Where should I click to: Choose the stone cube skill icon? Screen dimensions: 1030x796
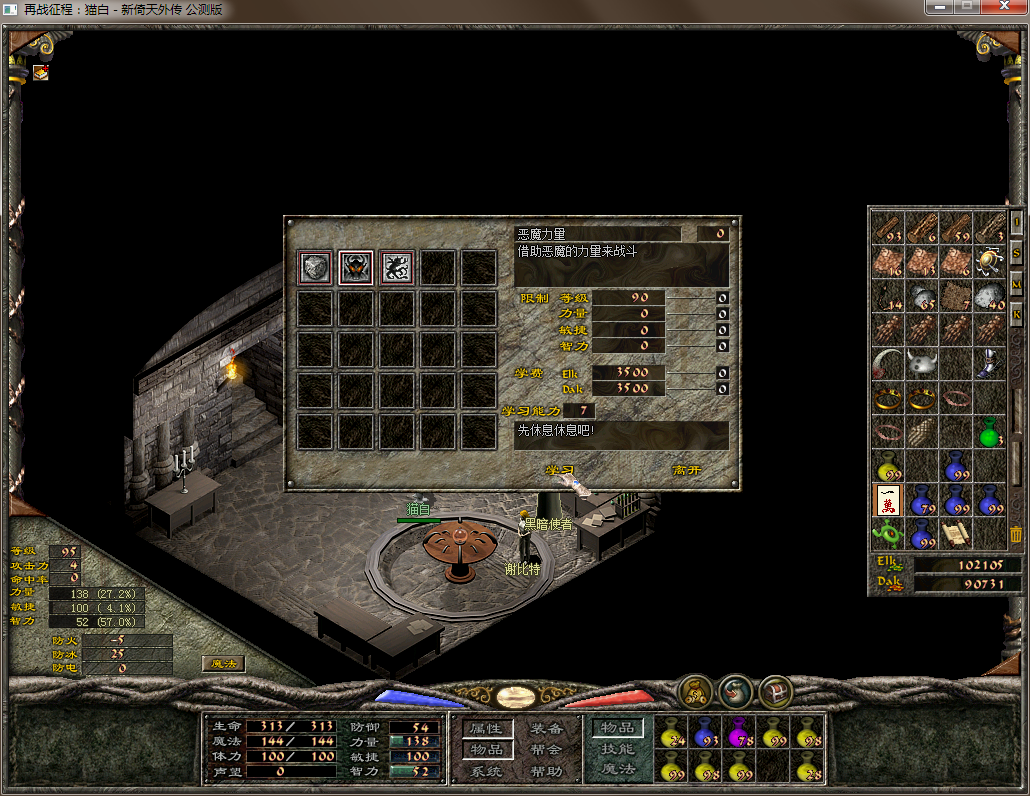[x=315, y=268]
